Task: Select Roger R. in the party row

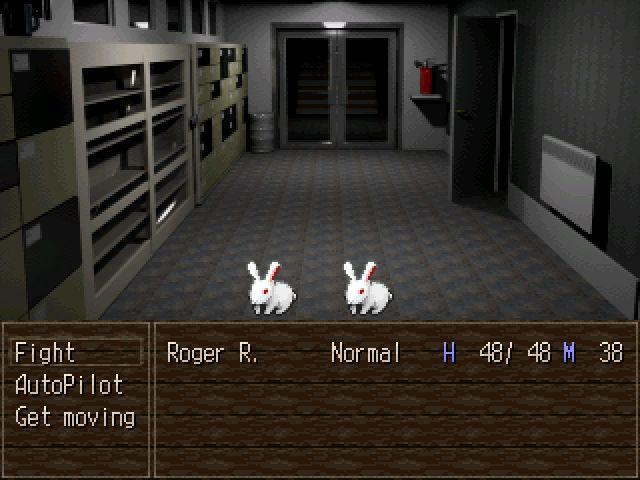Action: 212,353
